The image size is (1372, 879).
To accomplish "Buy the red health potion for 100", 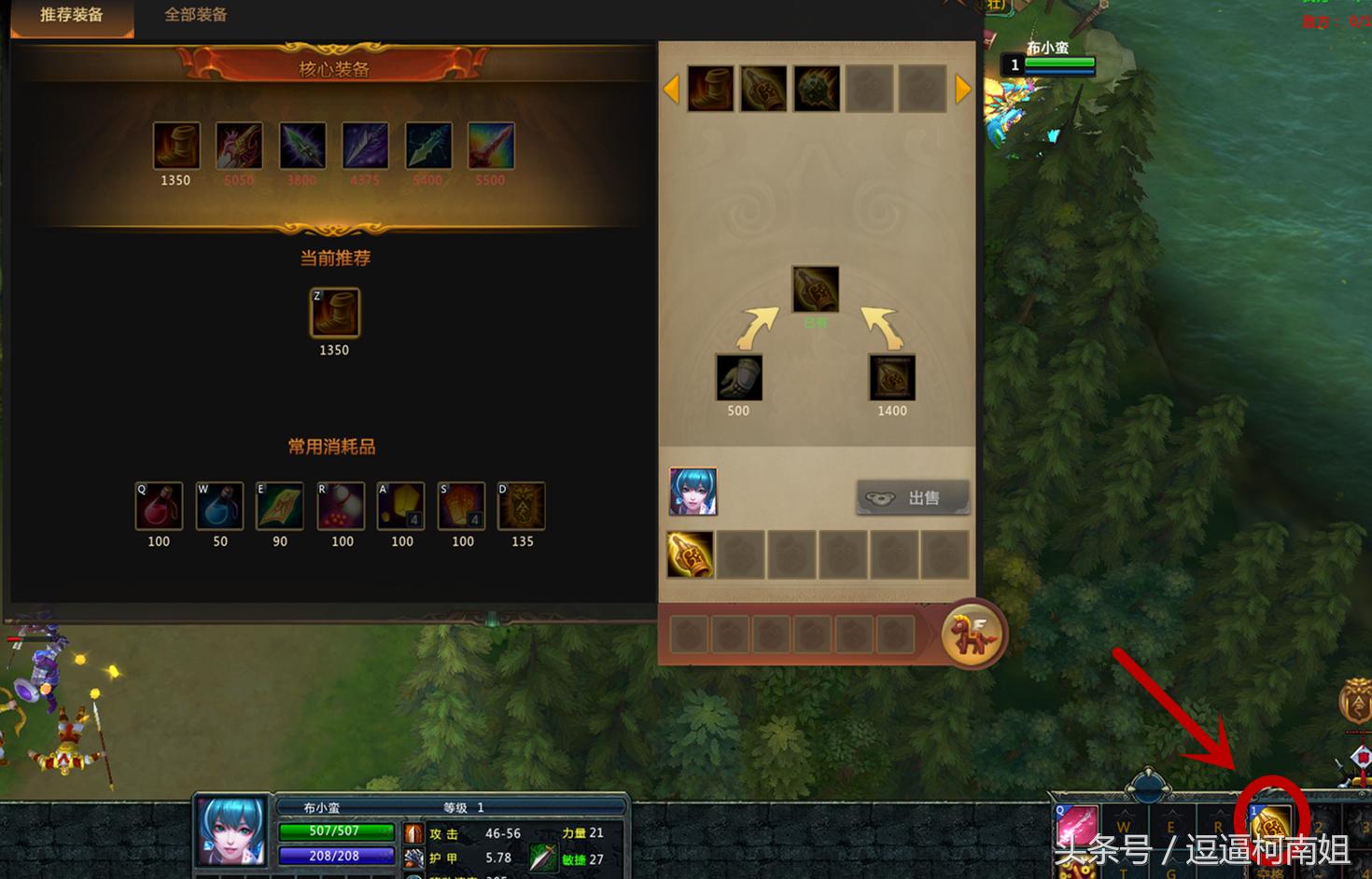I will (x=159, y=506).
